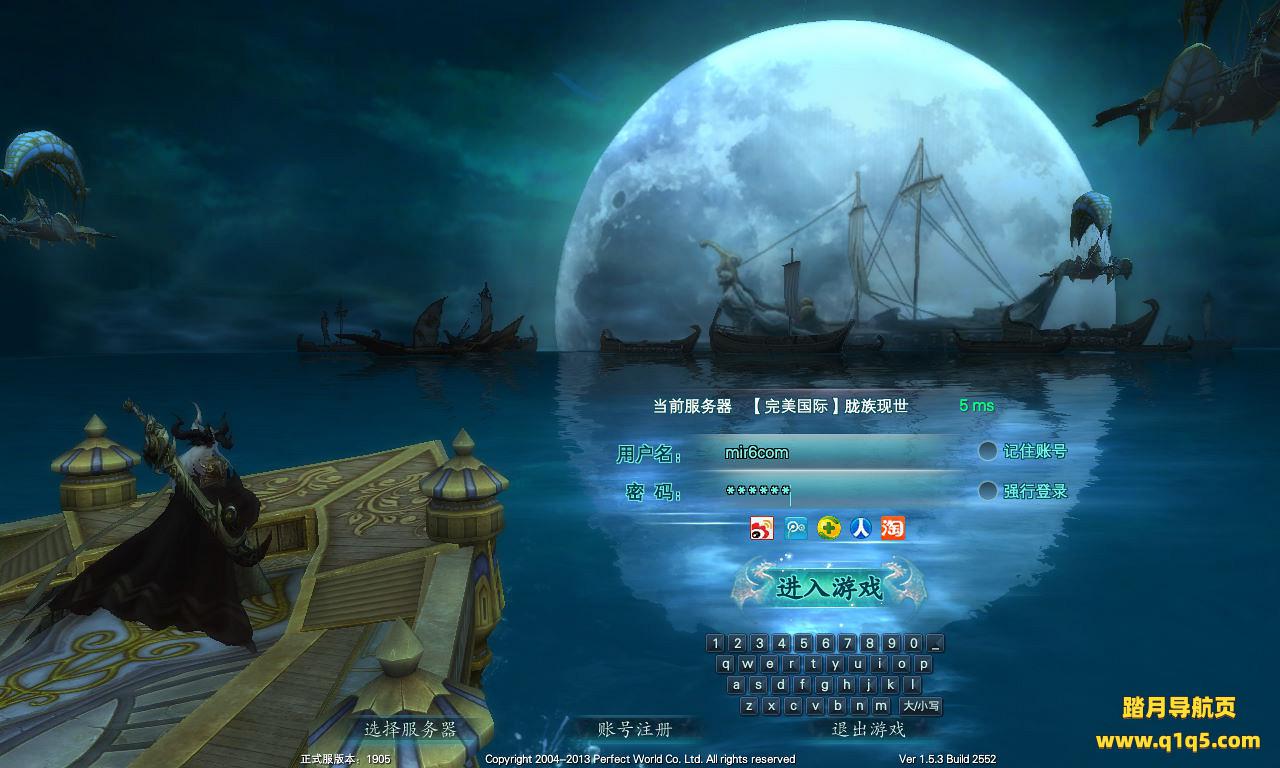Toggle the 记住账号 remember account option
The image size is (1280, 768).
coord(988,451)
